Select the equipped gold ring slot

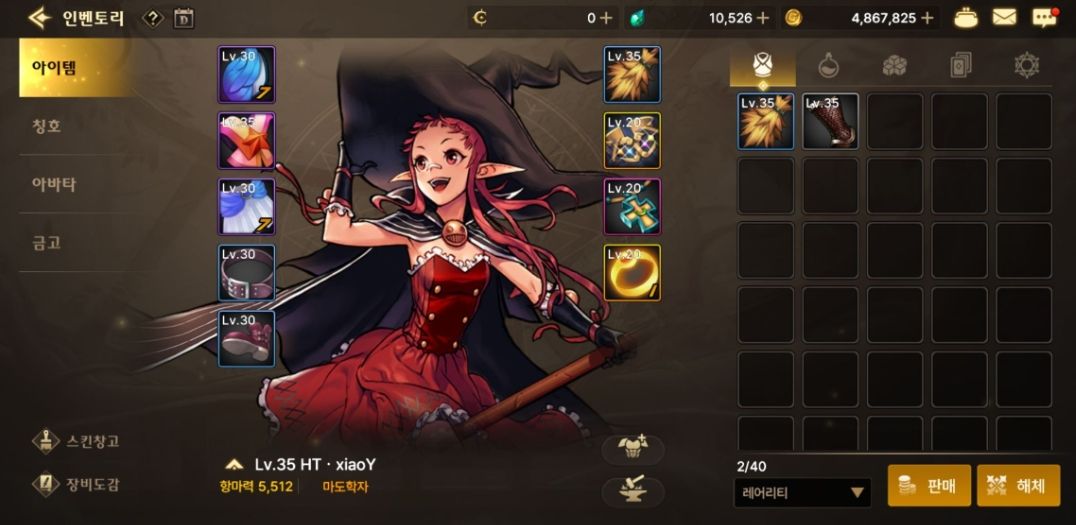point(632,272)
